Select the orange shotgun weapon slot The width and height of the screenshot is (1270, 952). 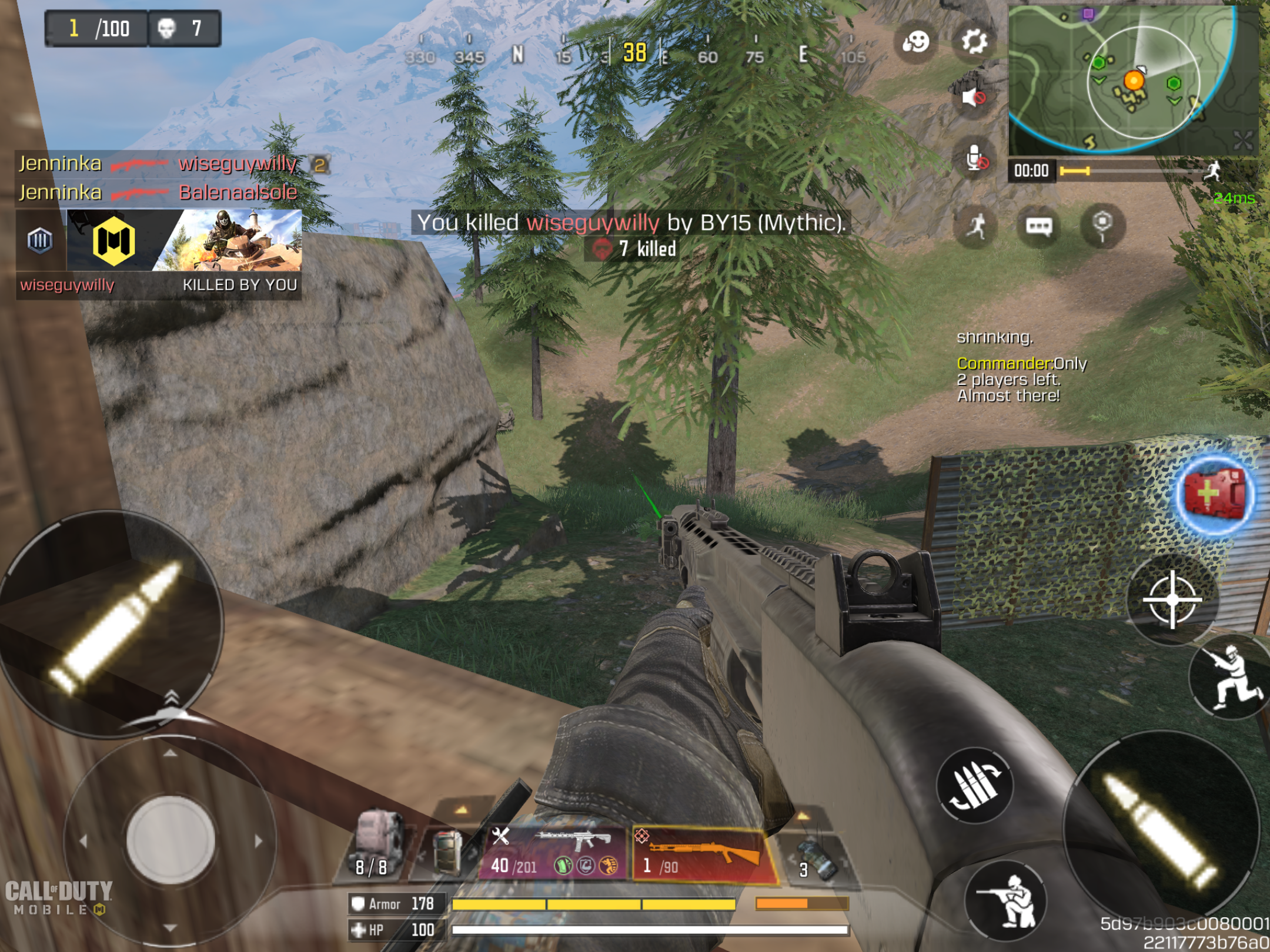click(703, 853)
